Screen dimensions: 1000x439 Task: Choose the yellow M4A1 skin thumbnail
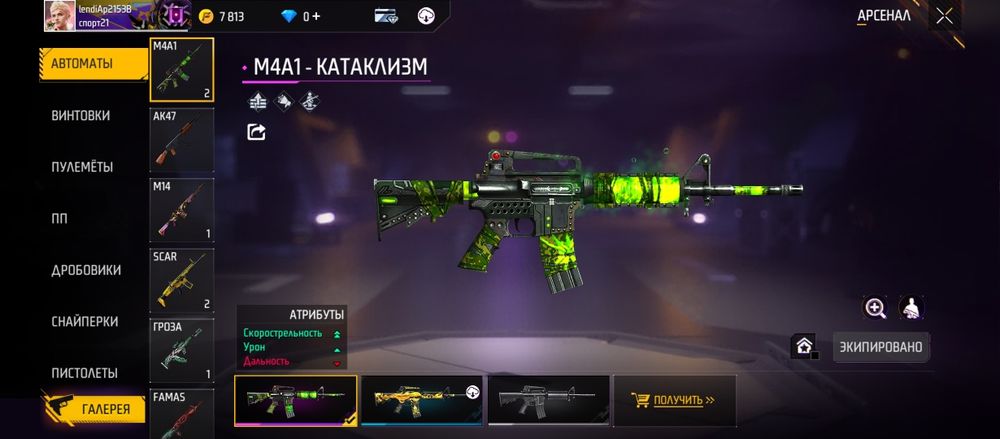(422, 400)
